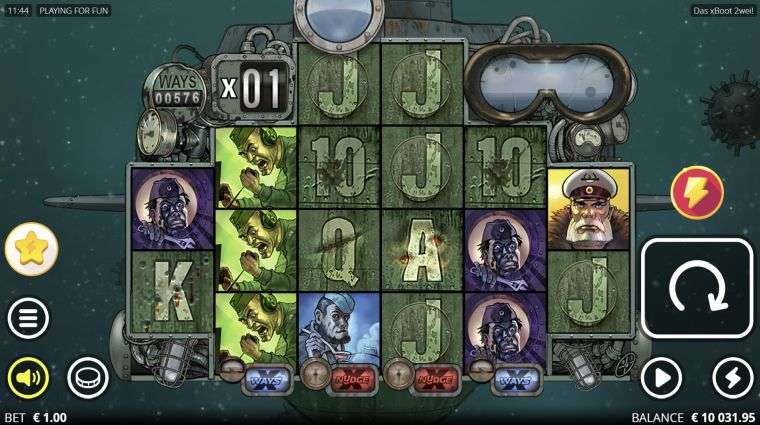Screen dimensions: 760x425
Task: Toggle turbo spin lightning button
Action: pyautogui.click(x=733, y=377)
